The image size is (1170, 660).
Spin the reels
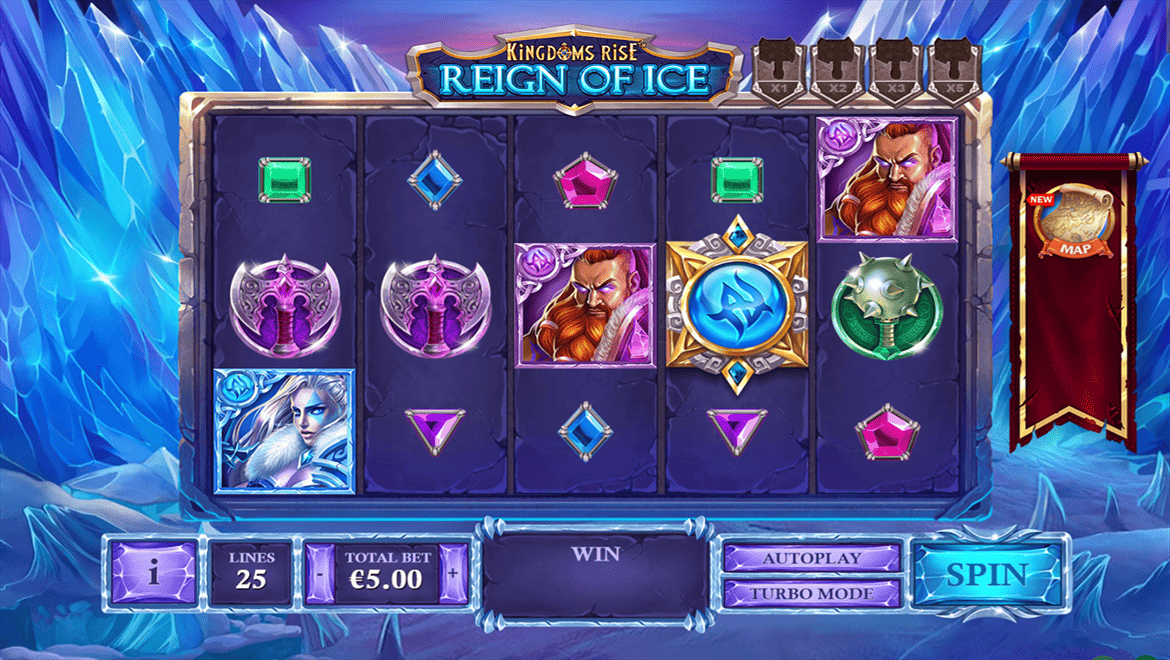tap(986, 575)
